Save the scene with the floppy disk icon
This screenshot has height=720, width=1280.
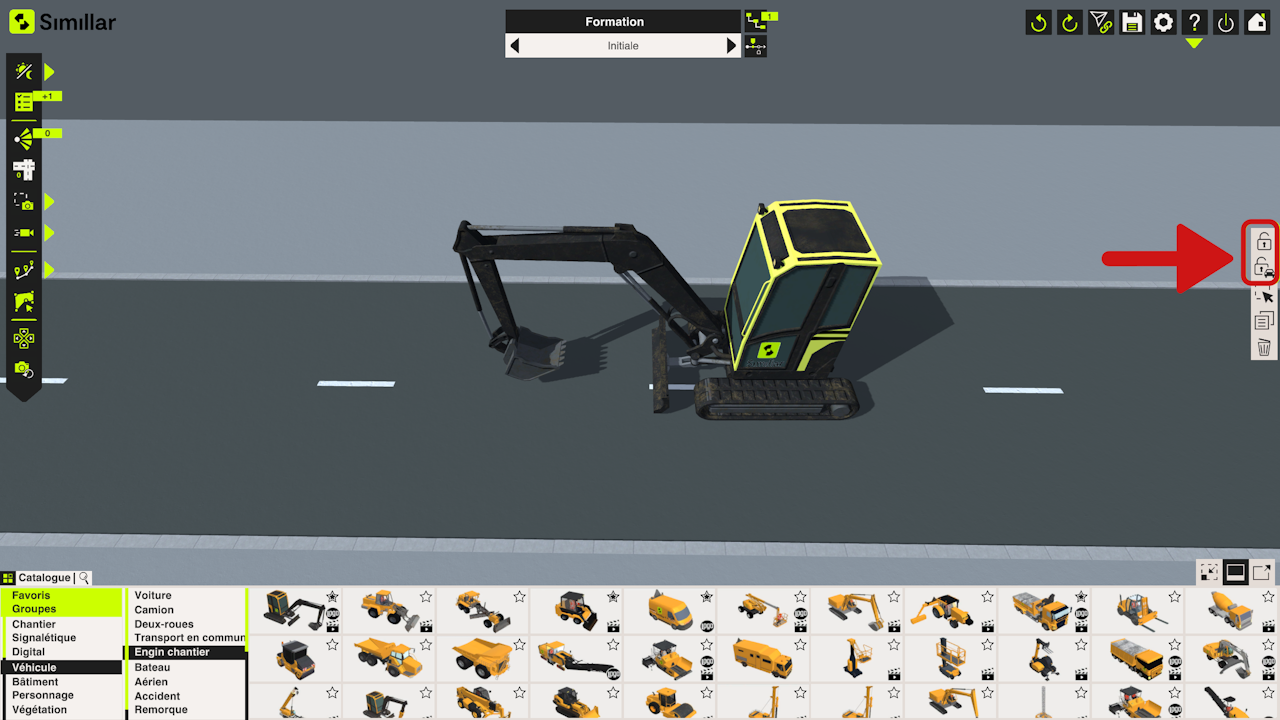click(x=1132, y=22)
